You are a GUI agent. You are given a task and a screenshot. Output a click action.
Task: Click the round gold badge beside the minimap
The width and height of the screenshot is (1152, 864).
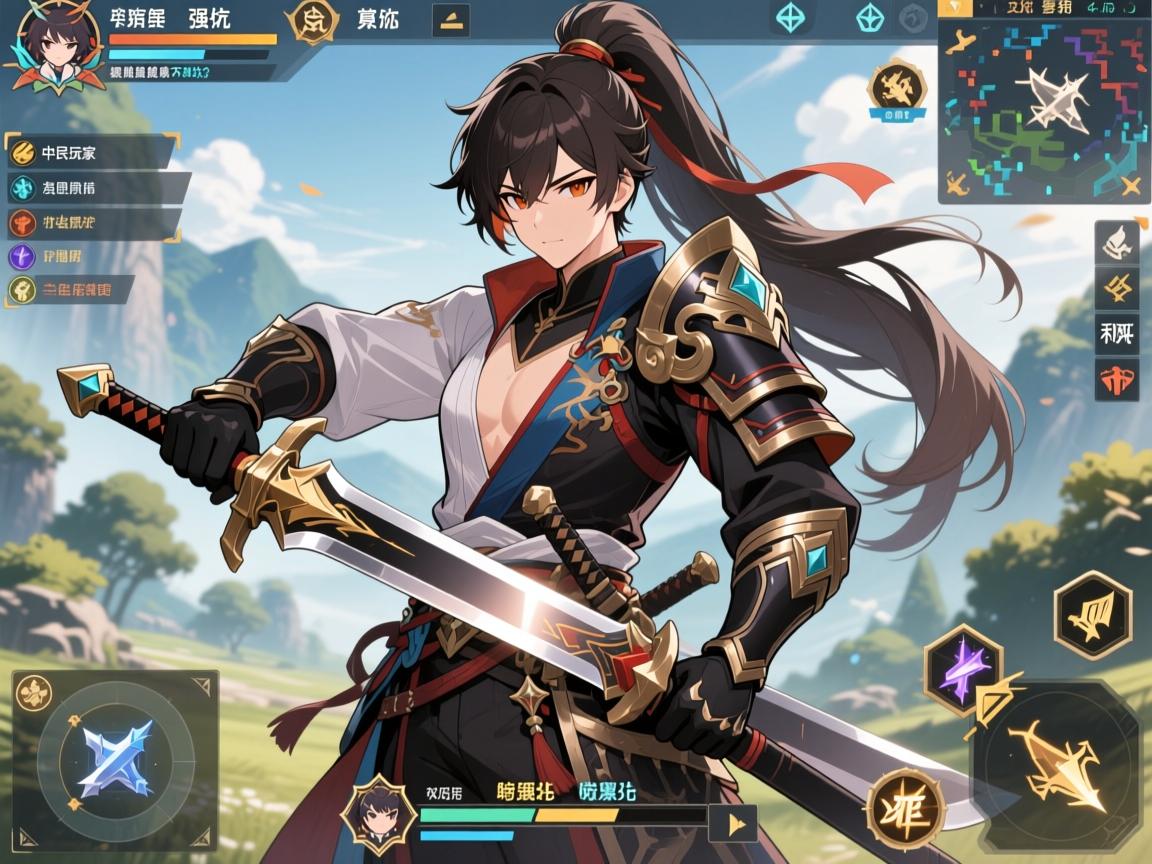point(896,88)
